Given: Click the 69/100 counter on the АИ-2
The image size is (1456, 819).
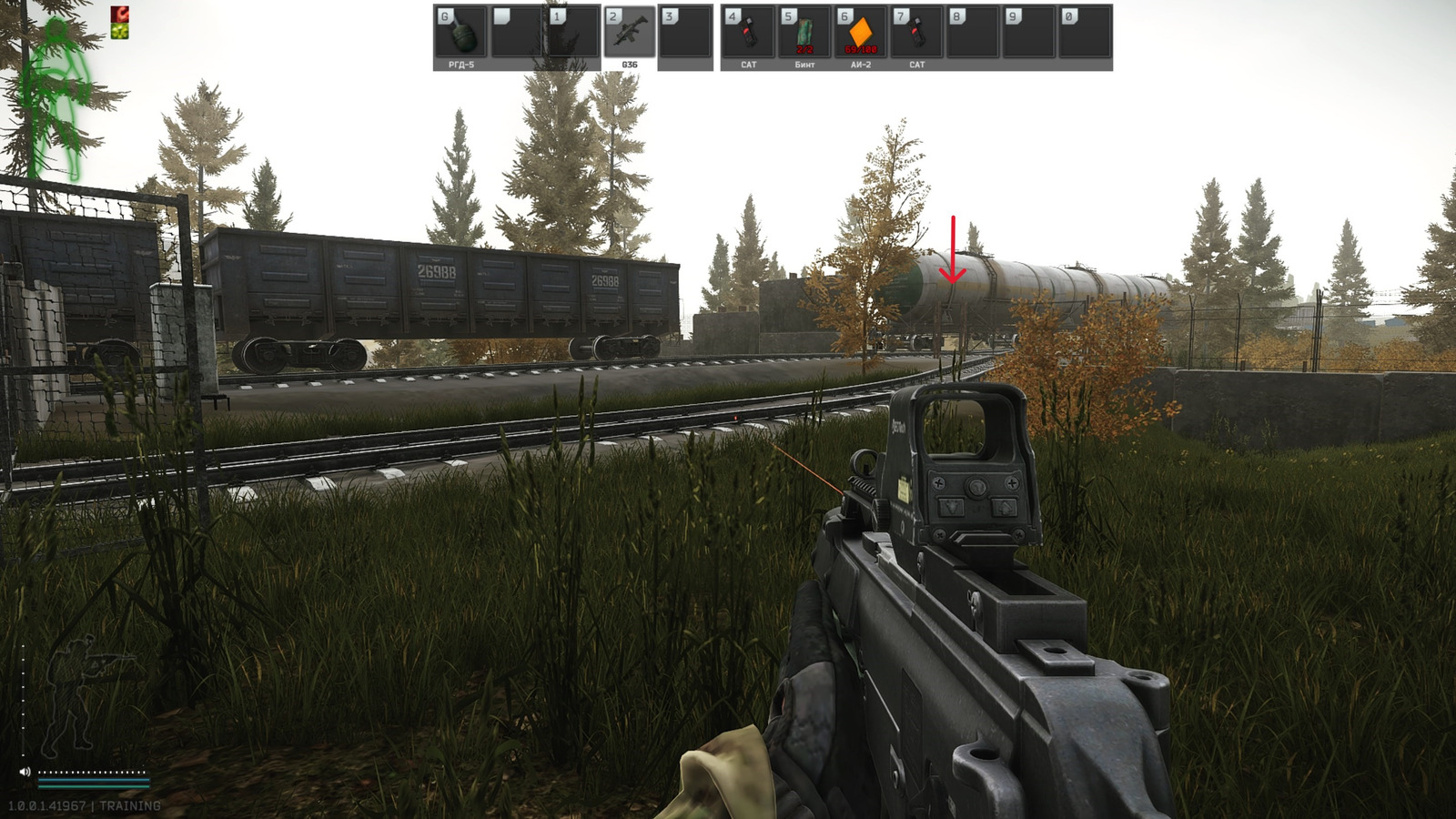Looking at the screenshot, I should [x=863, y=49].
